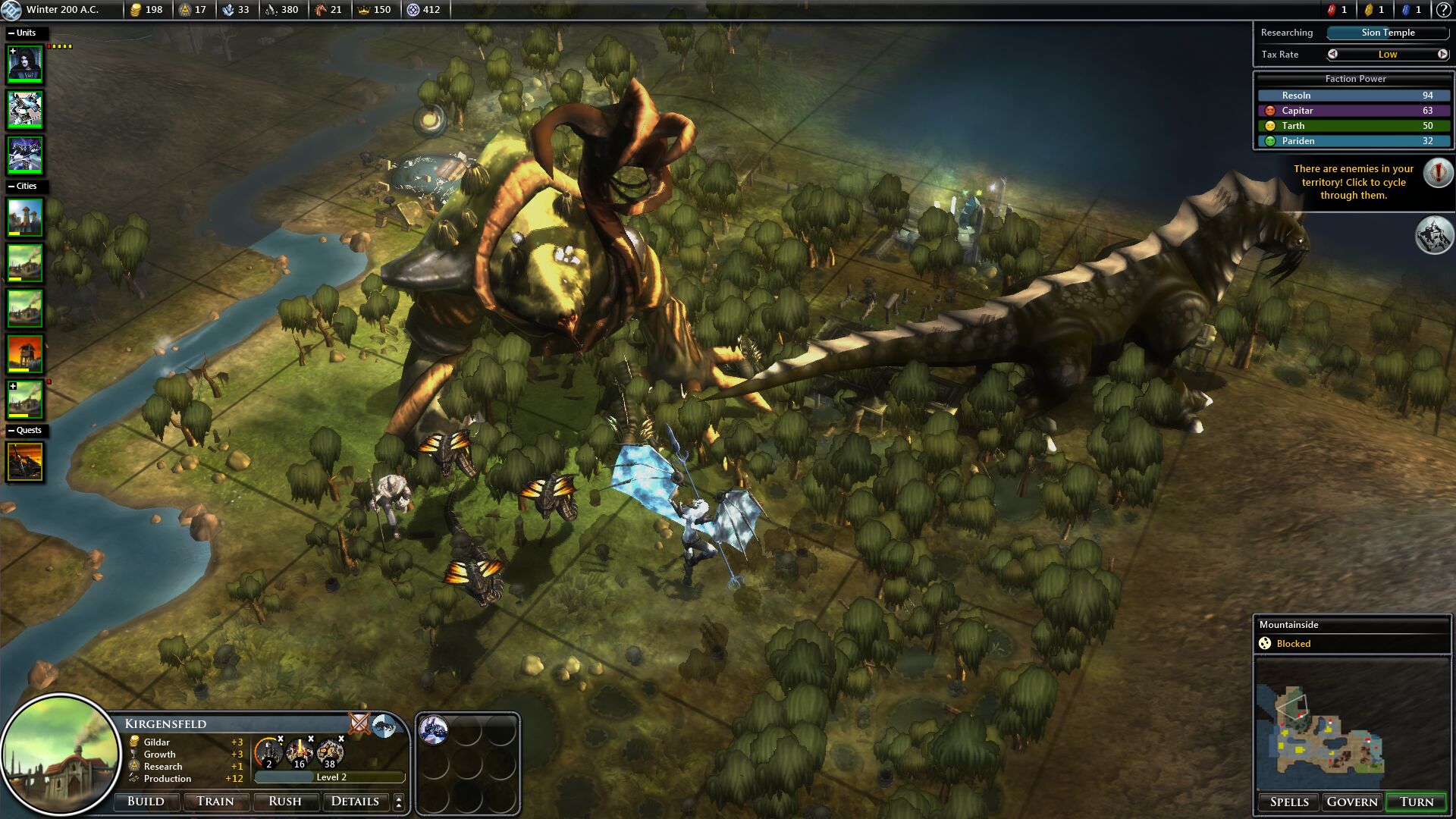The width and height of the screenshot is (1456, 819).
Task: Cycle through enemies with red exclamation icon
Action: click(x=1438, y=173)
